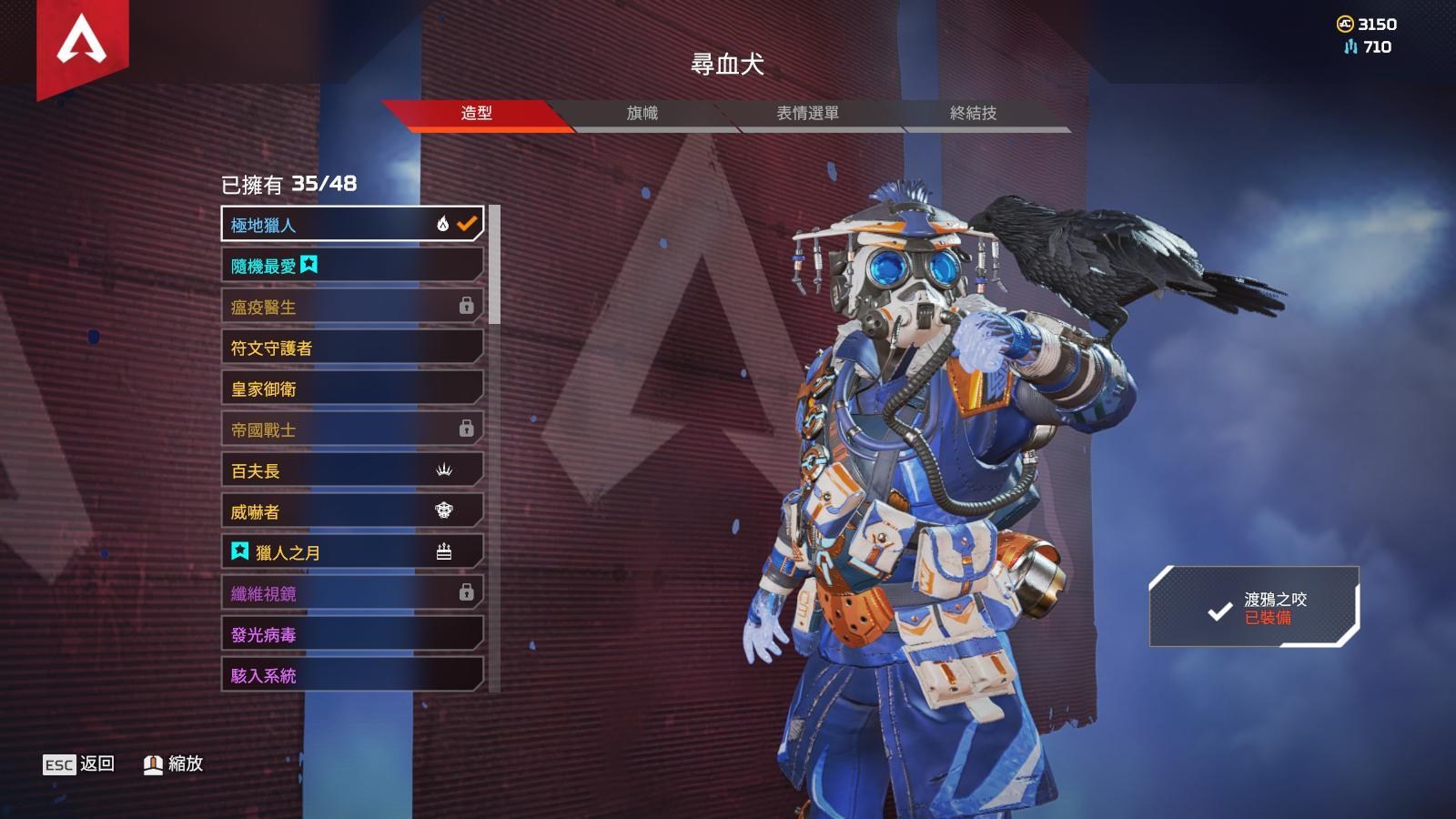Select the 符文守護者 skin
This screenshot has height=819, width=1456.
pyautogui.click(x=350, y=347)
